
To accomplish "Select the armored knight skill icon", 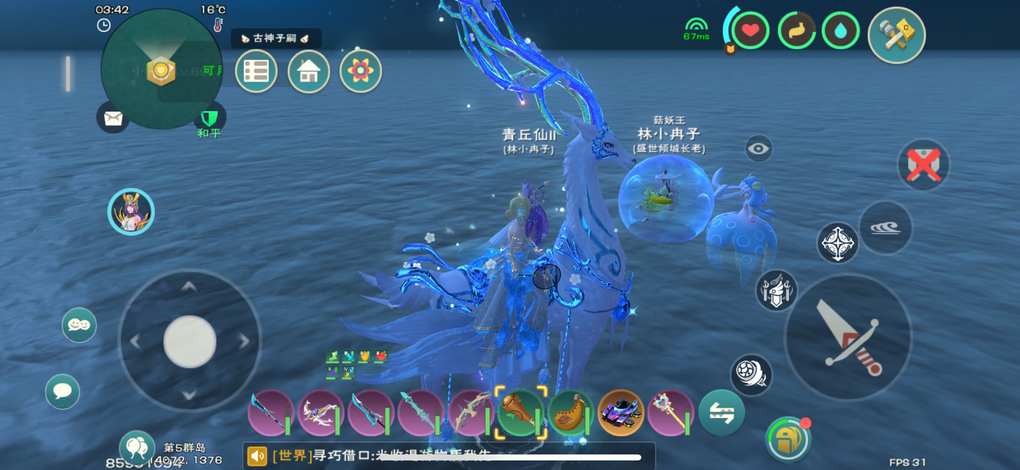I will tap(776, 290).
